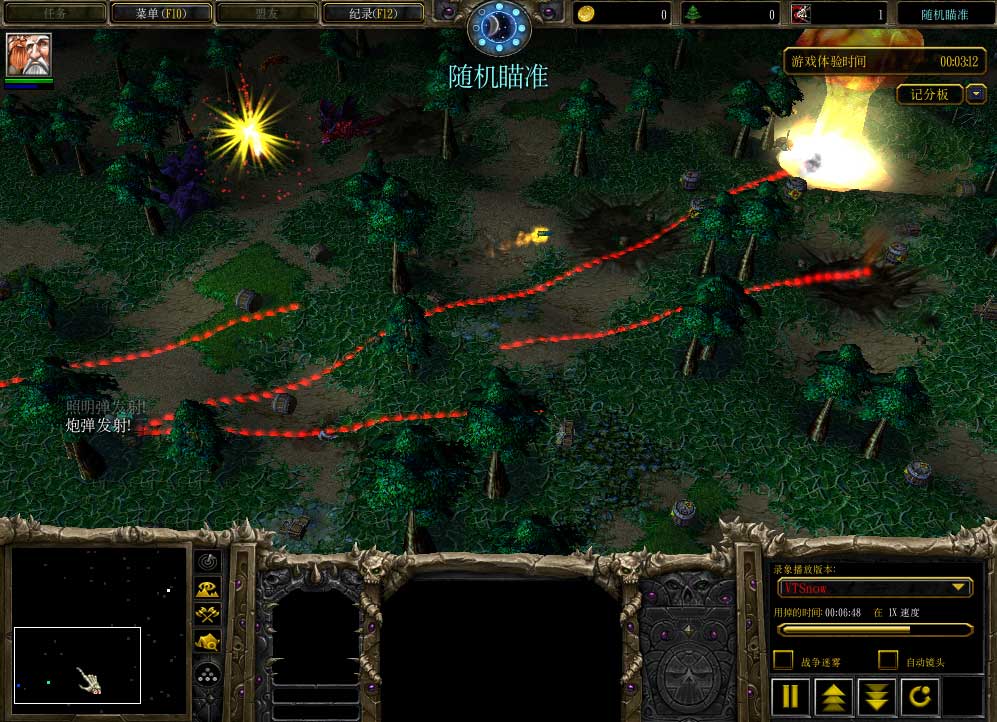This screenshot has width=997, height=722.
Task: Increase the replay speed
Action: pos(834,696)
